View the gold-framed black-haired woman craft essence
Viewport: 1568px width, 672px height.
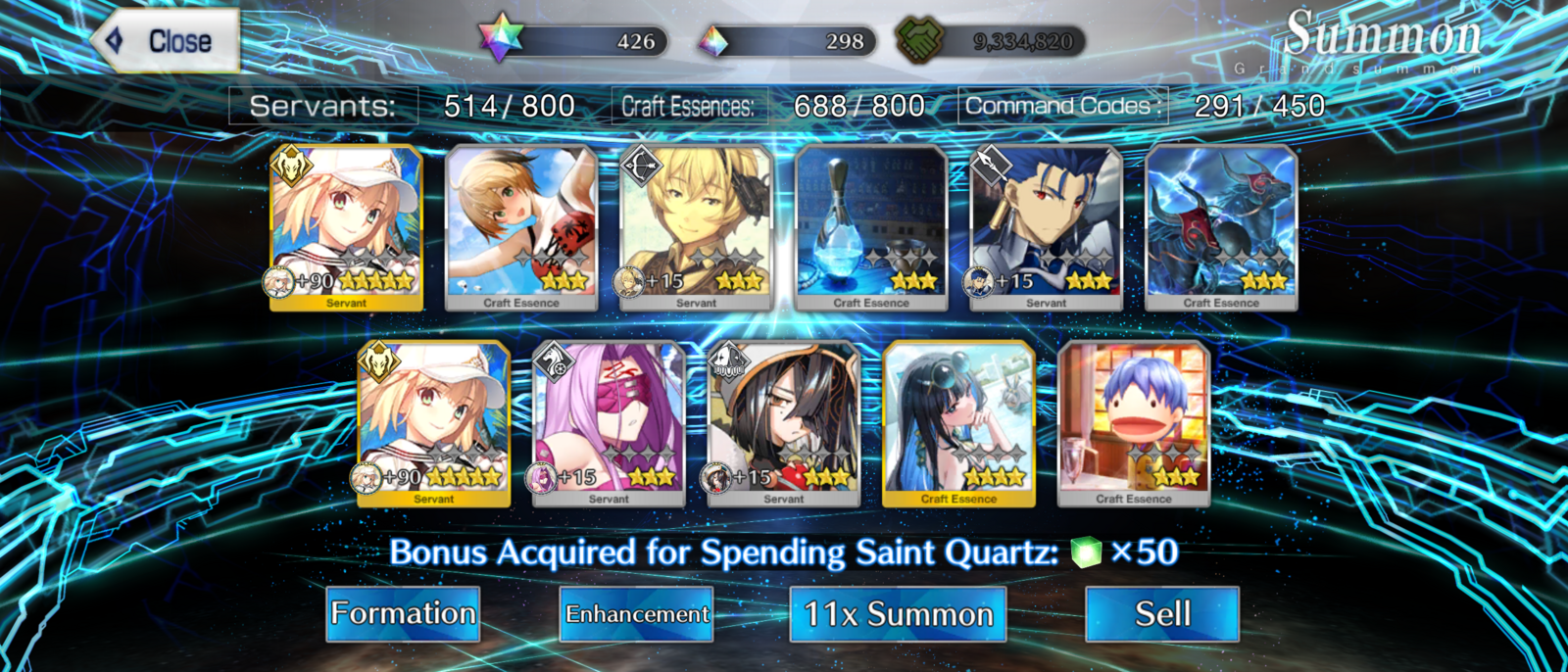click(958, 423)
